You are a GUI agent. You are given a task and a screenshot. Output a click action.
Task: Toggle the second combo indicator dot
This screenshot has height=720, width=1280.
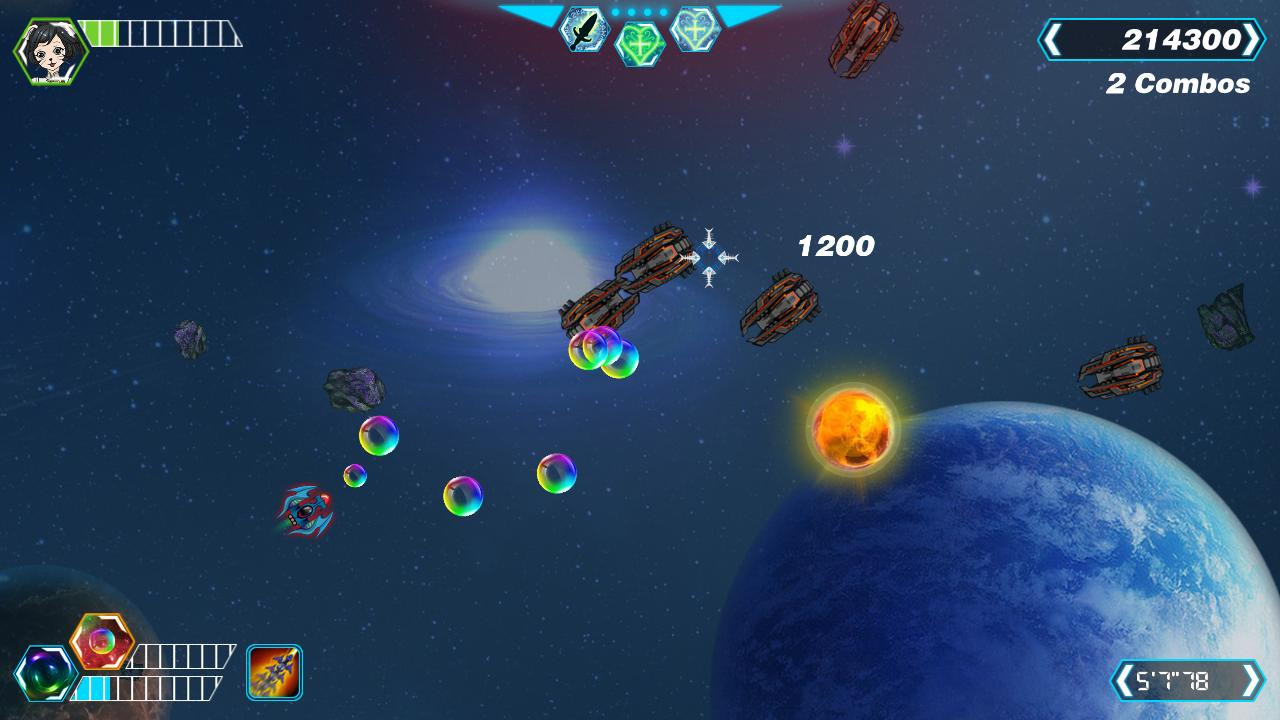tap(631, 11)
